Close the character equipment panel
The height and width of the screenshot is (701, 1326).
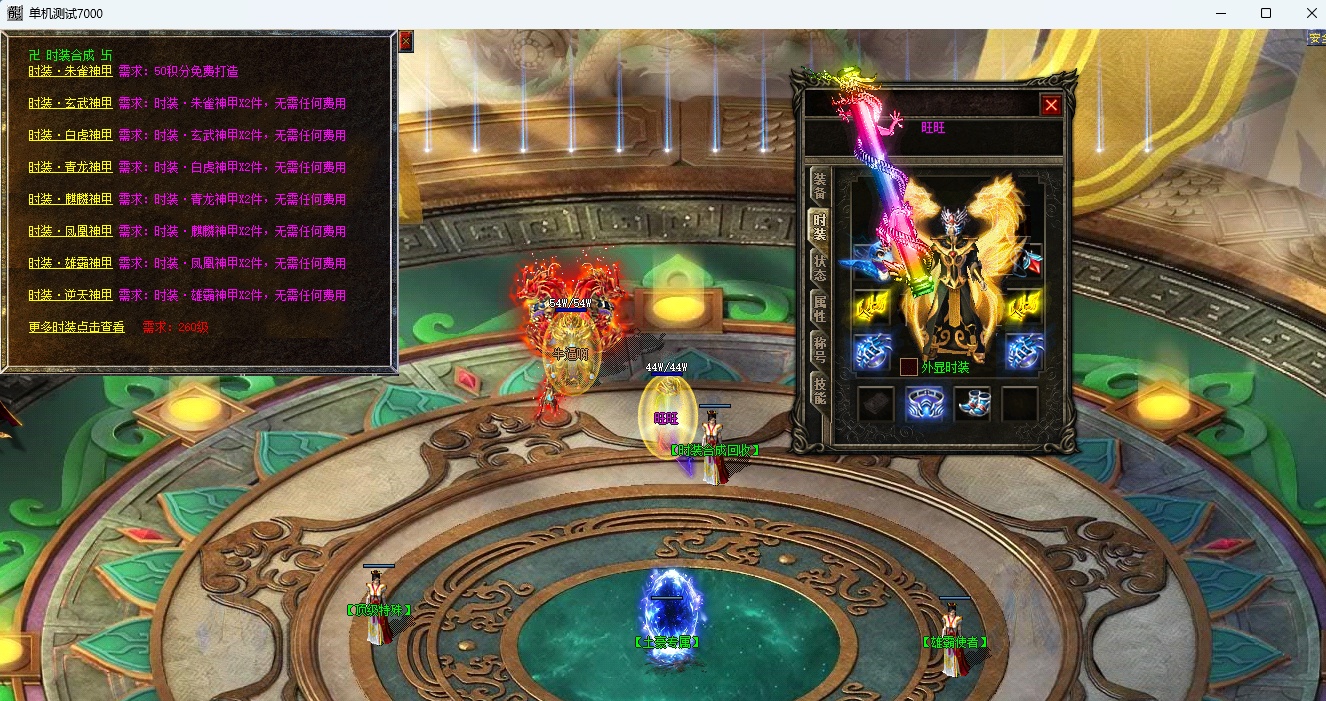click(x=1050, y=105)
